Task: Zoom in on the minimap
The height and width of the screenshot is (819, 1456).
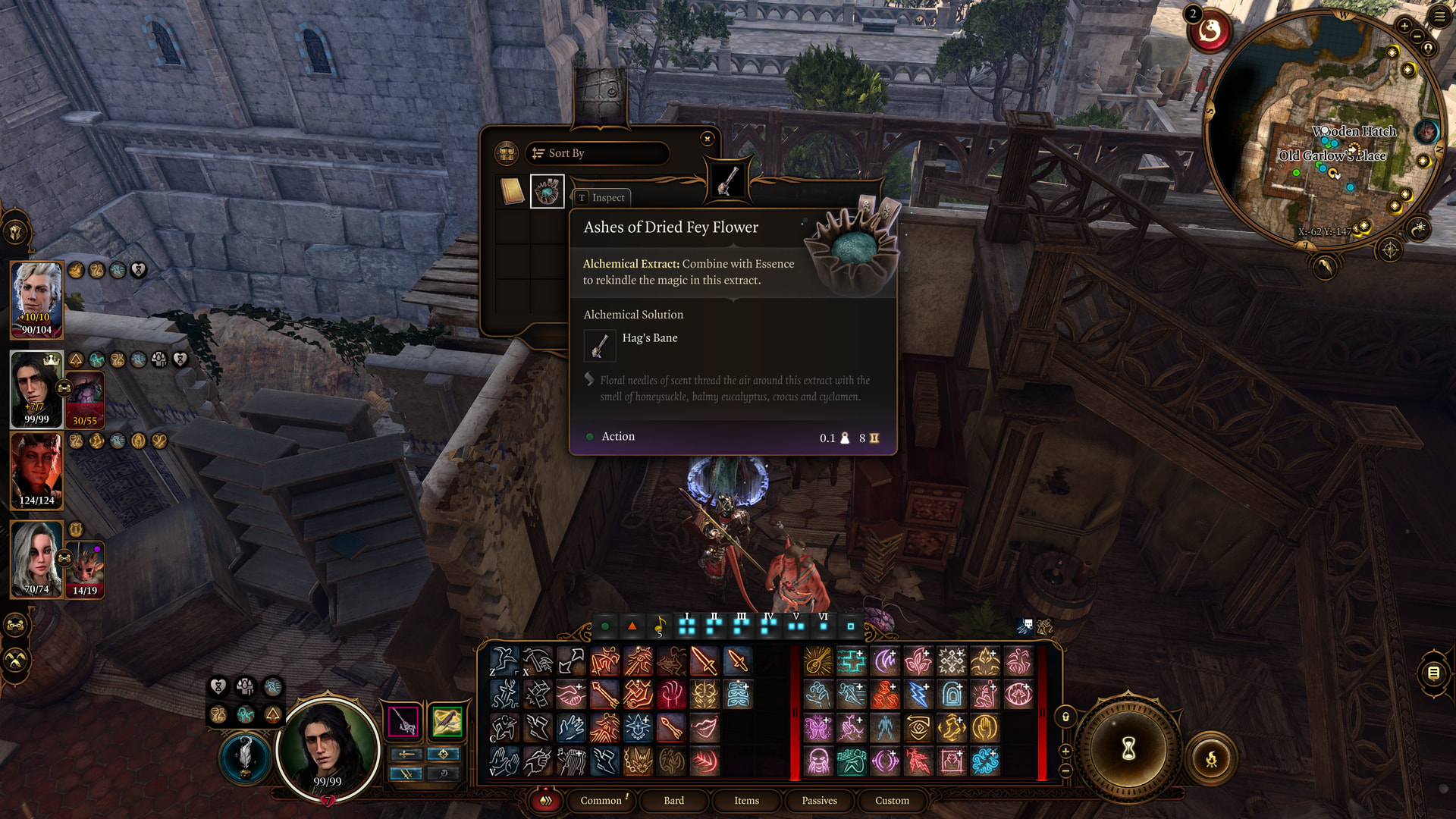Action: pos(1404,27)
